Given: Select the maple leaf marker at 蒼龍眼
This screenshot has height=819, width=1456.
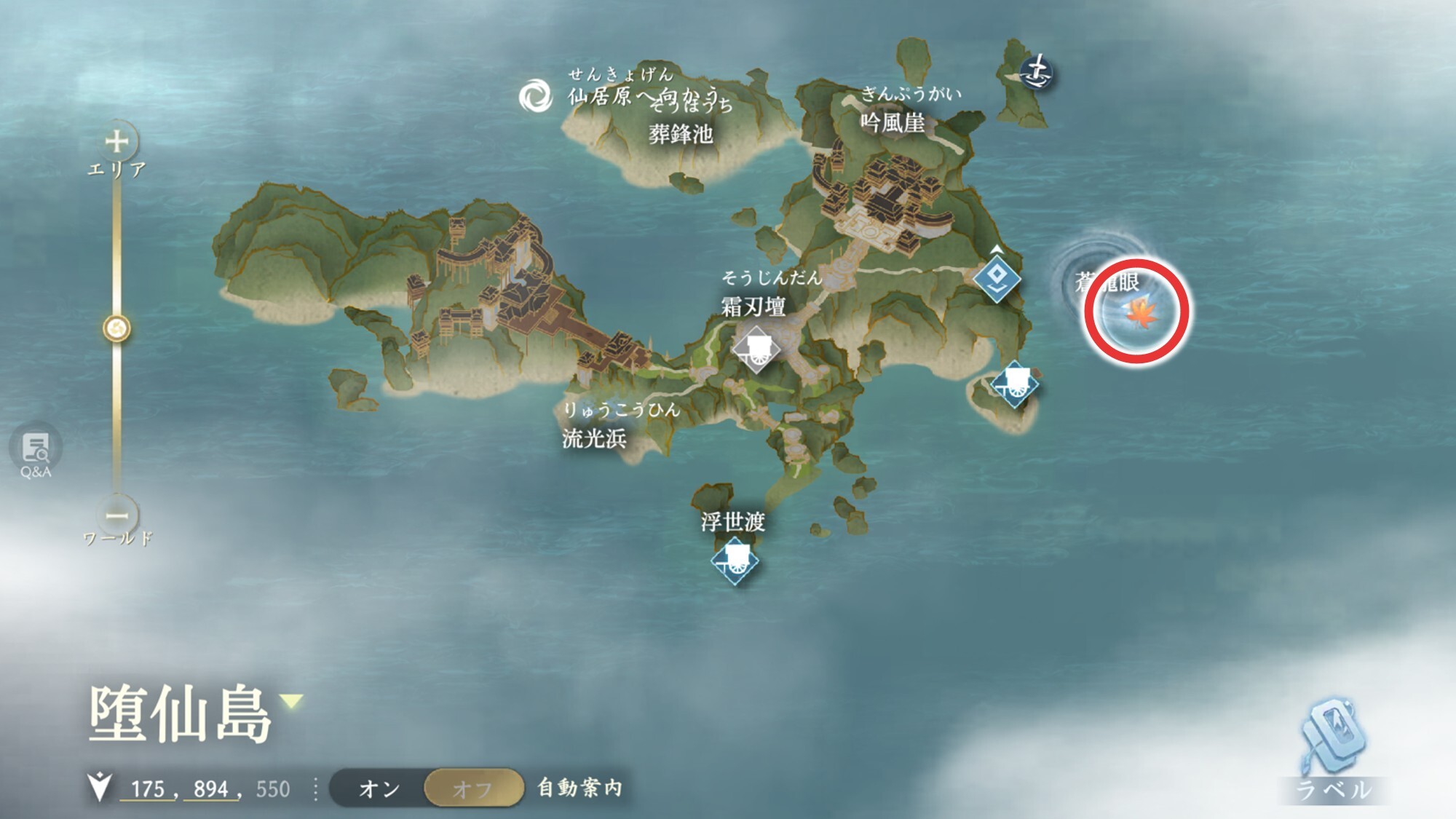Looking at the screenshot, I should point(1136,313).
